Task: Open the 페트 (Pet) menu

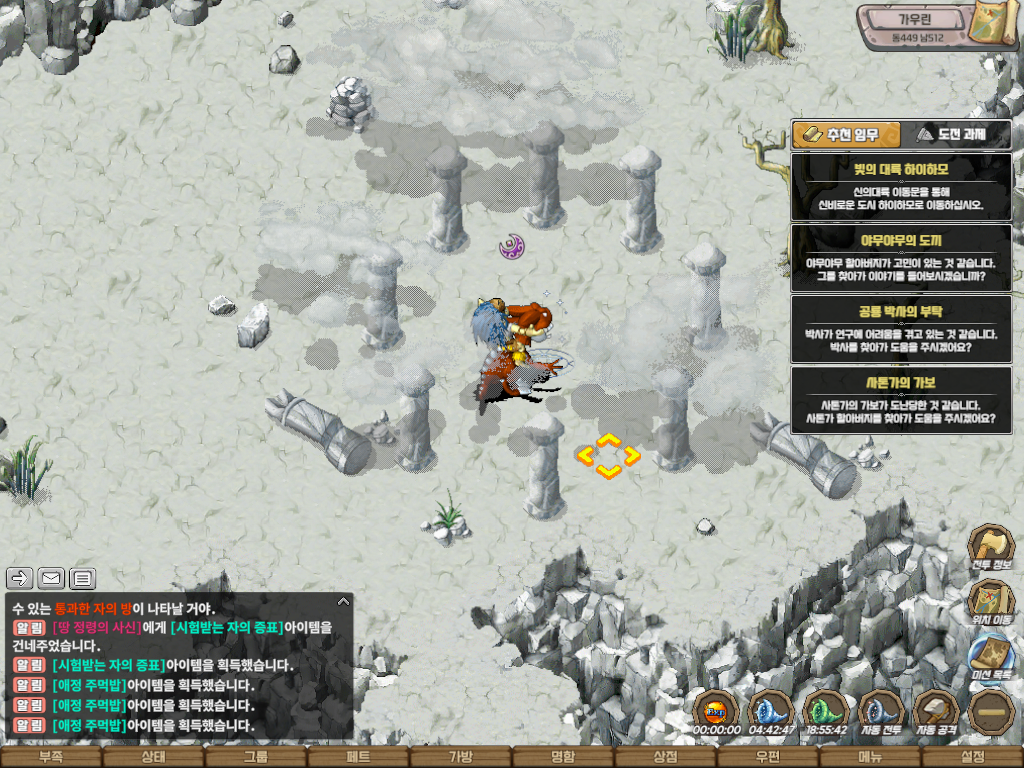Action: [358, 757]
